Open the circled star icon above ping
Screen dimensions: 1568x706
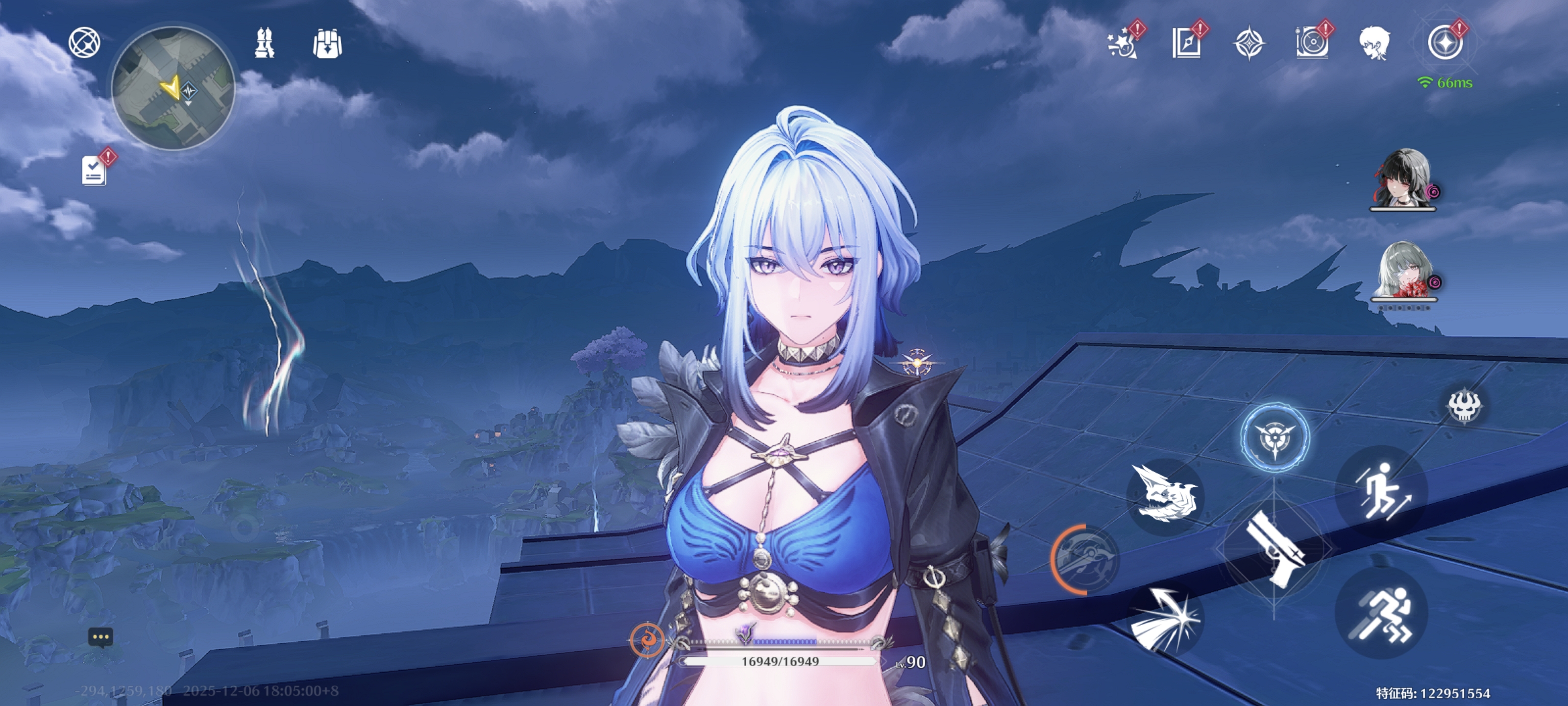tap(1445, 44)
